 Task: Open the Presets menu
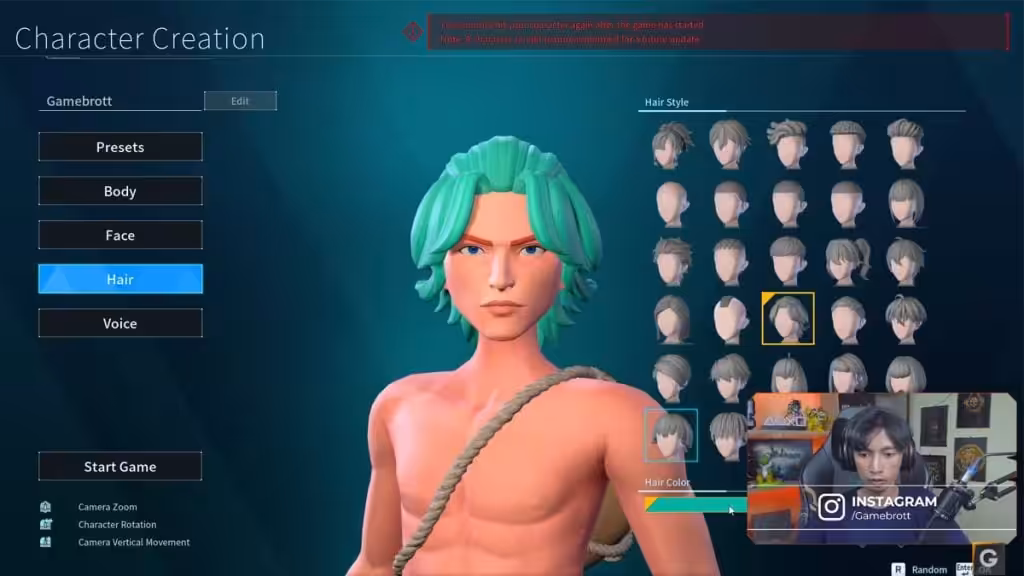[120, 147]
